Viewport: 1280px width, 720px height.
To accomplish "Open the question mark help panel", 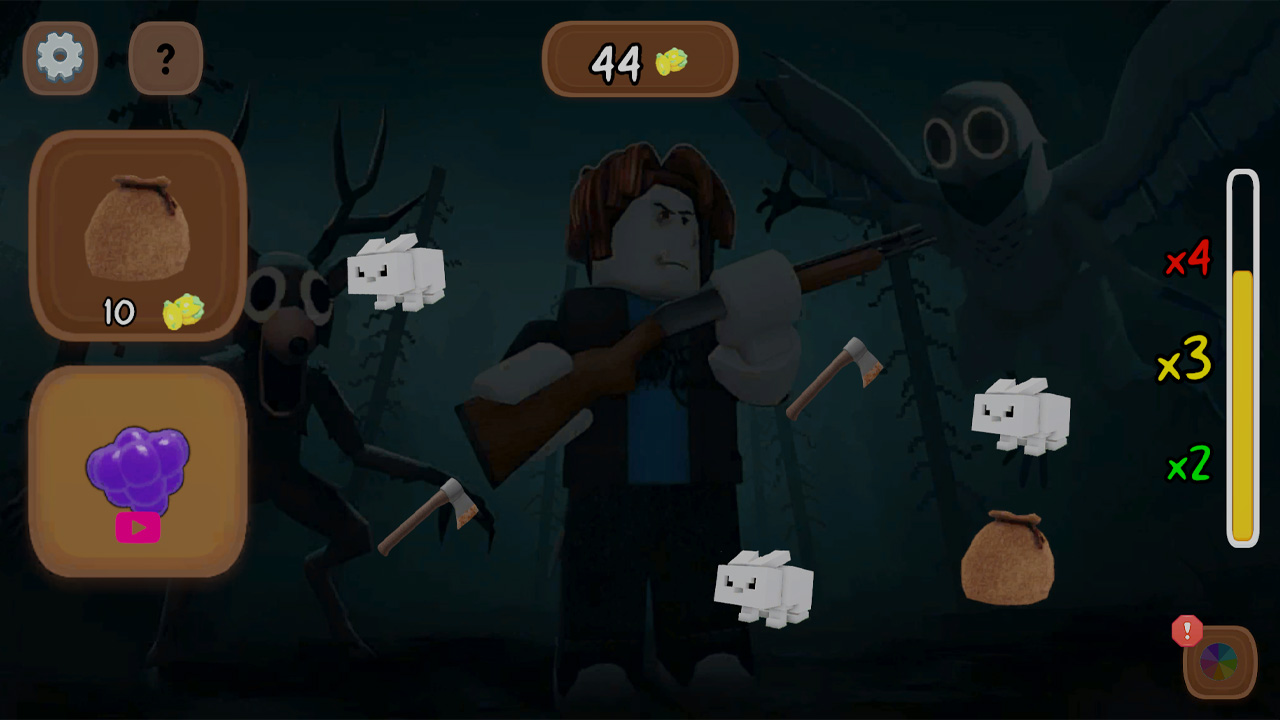I will pyautogui.click(x=166, y=58).
